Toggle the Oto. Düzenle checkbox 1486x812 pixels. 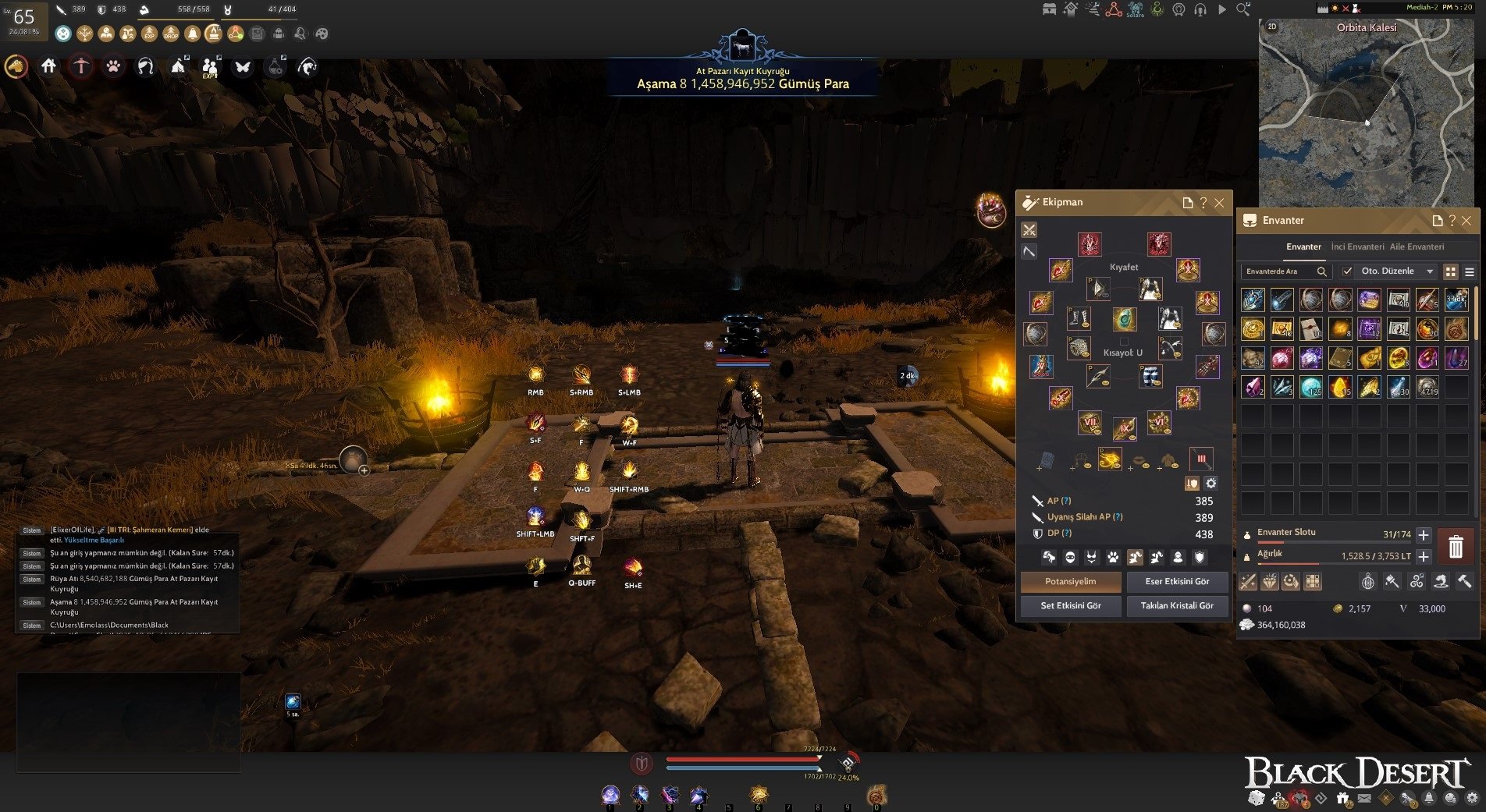point(1346,271)
